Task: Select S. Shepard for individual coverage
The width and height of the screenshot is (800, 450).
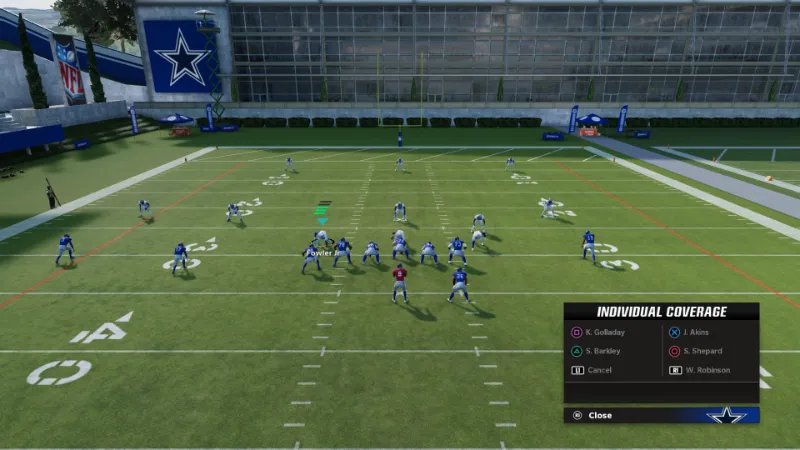Action: [x=702, y=351]
